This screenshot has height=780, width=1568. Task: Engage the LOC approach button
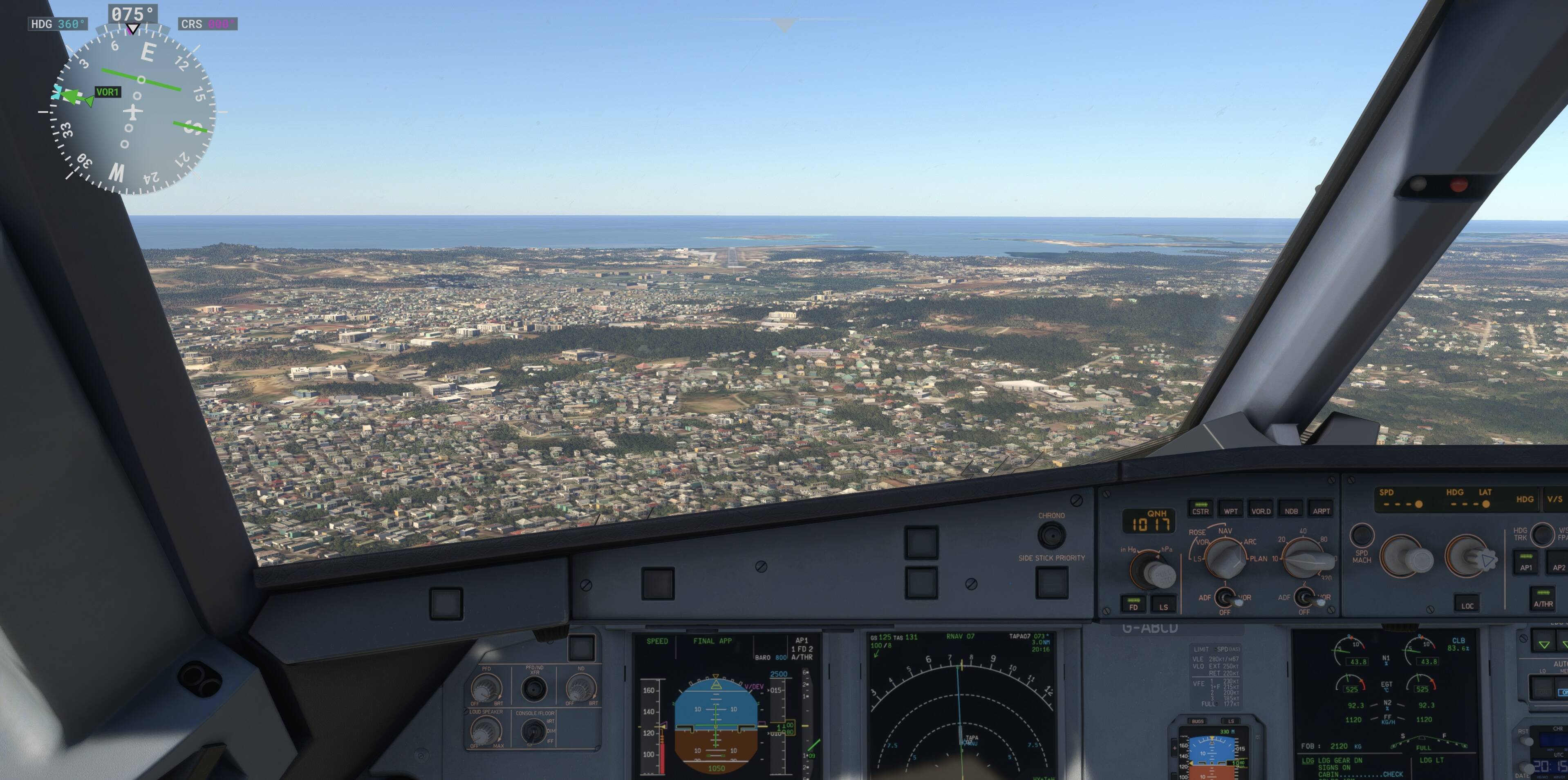pos(1467,603)
